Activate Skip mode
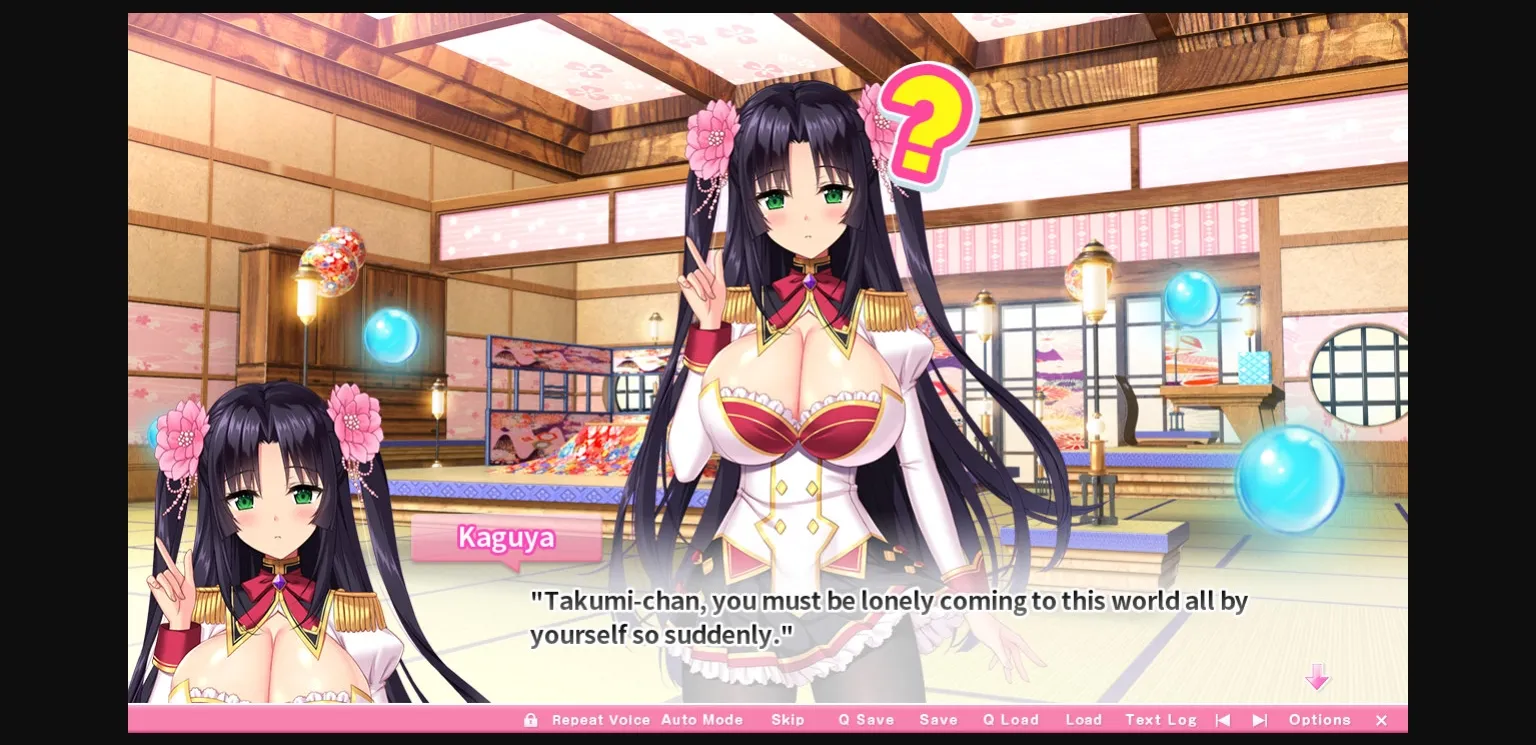The image size is (1536, 745). click(788, 720)
